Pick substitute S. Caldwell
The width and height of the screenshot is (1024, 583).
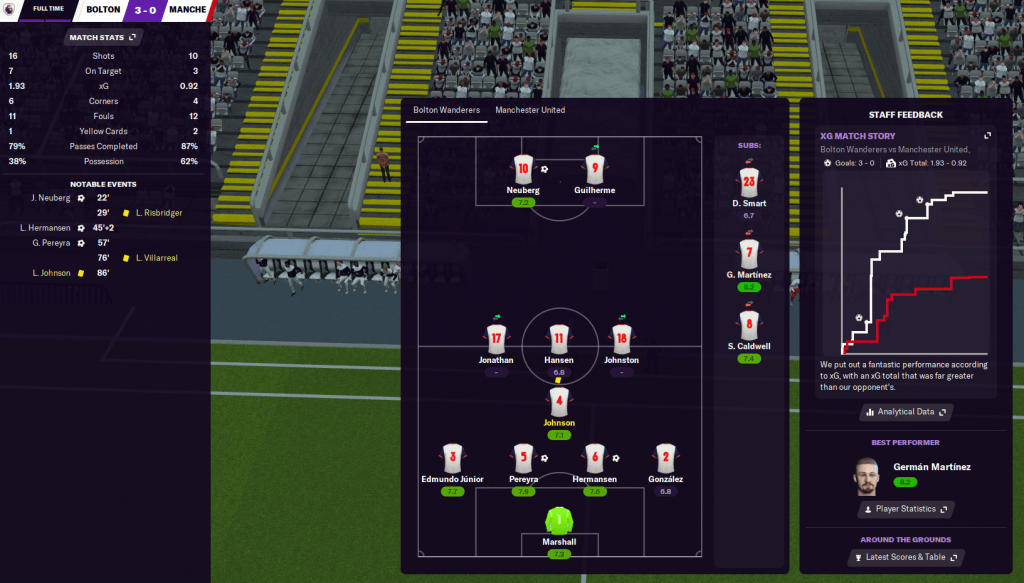(748, 324)
